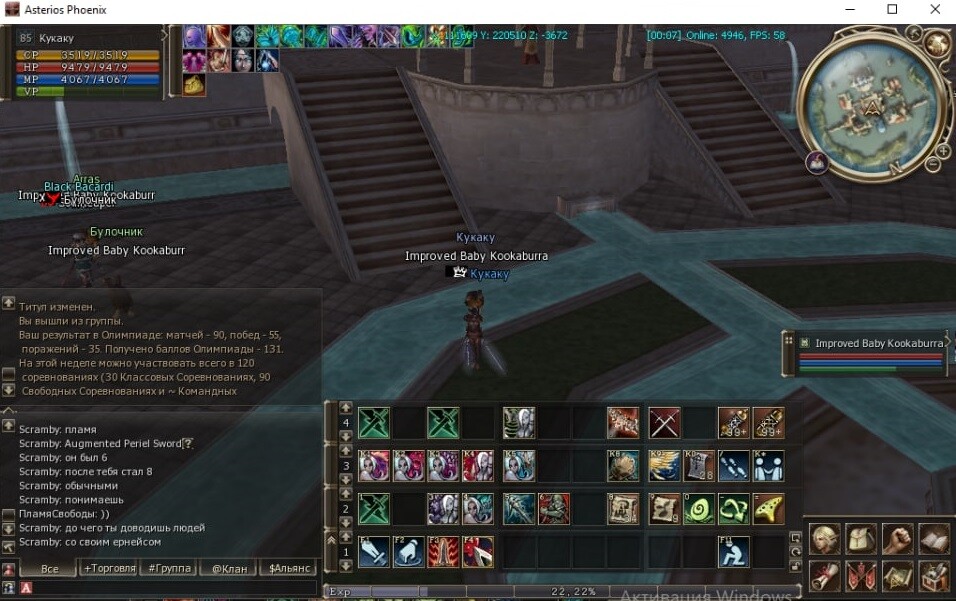The image size is (956, 601).
Task: Activate the crossed swords skill icon
Action: pyautogui.click(x=663, y=423)
